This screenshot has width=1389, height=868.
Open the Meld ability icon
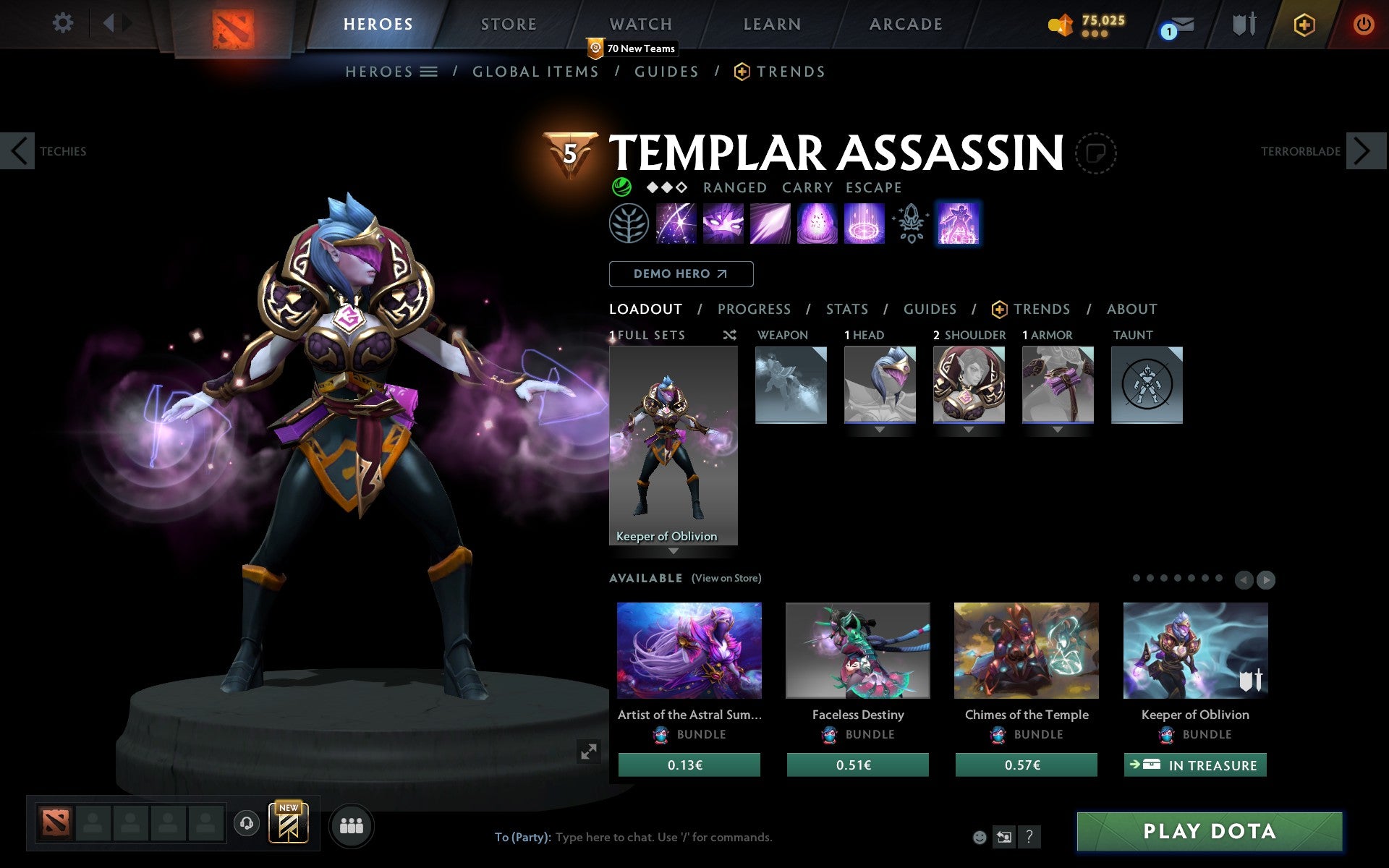[x=723, y=224]
